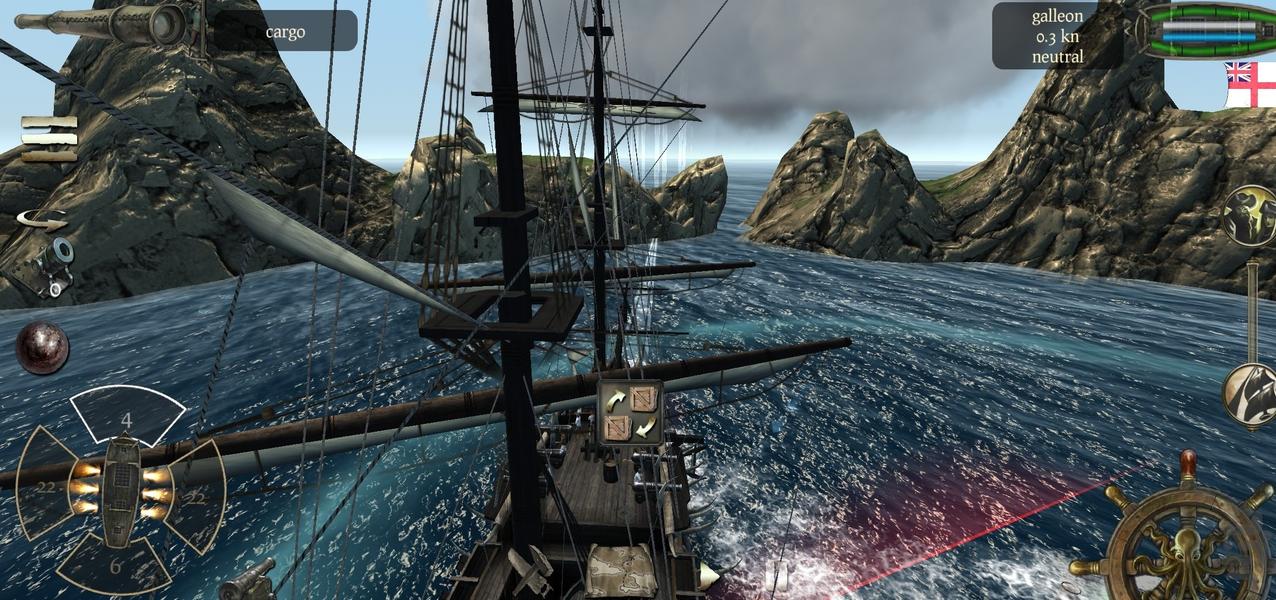The image size is (1276, 600).
Task: Adjust the sail speed slider
Action: (1252, 310)
